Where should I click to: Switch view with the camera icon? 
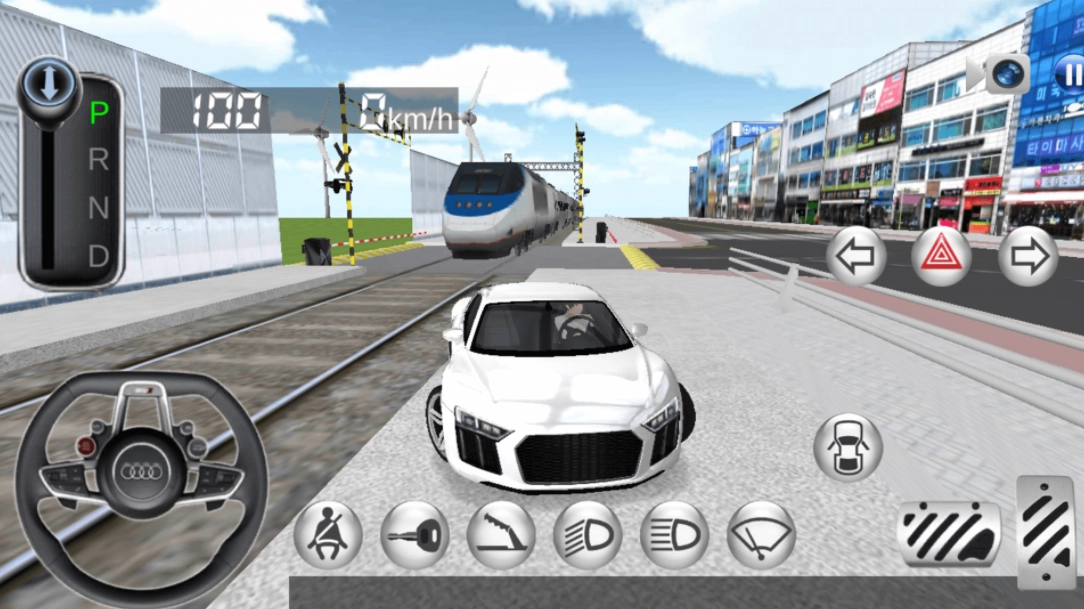click(x=1005, y=73)
